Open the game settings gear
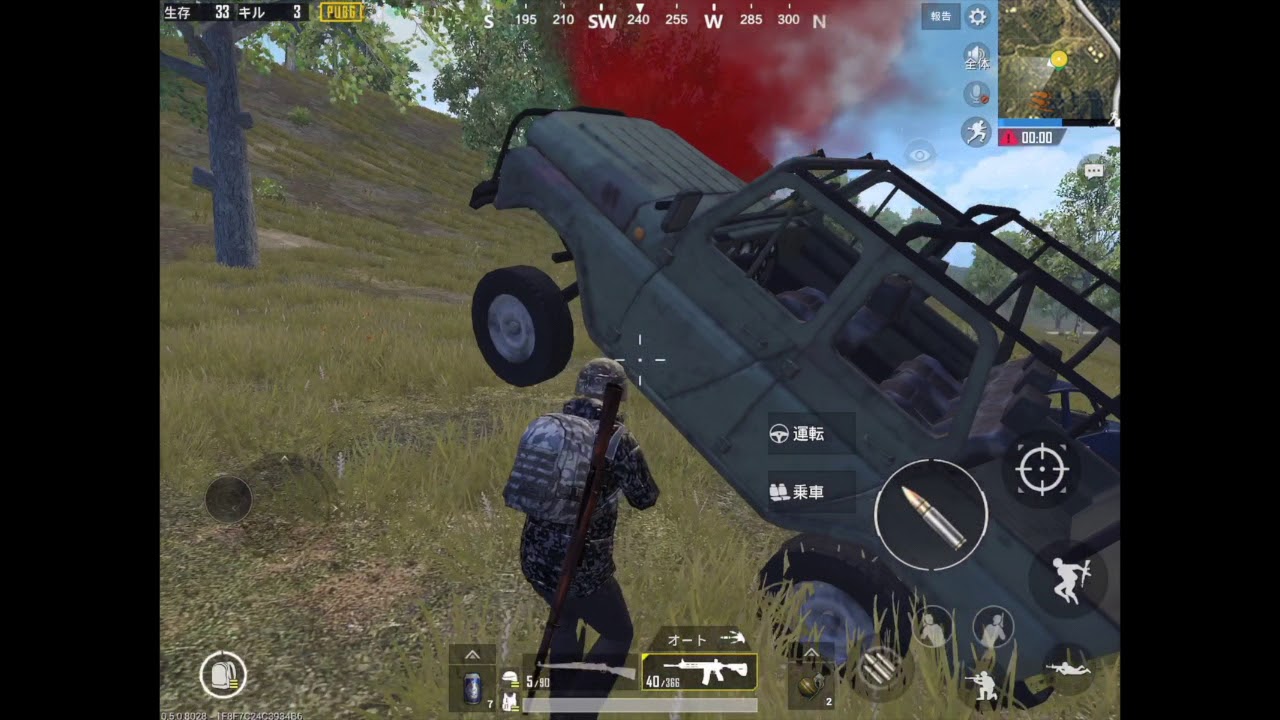Screen dimensions: 1280x720 click(978, 17)
